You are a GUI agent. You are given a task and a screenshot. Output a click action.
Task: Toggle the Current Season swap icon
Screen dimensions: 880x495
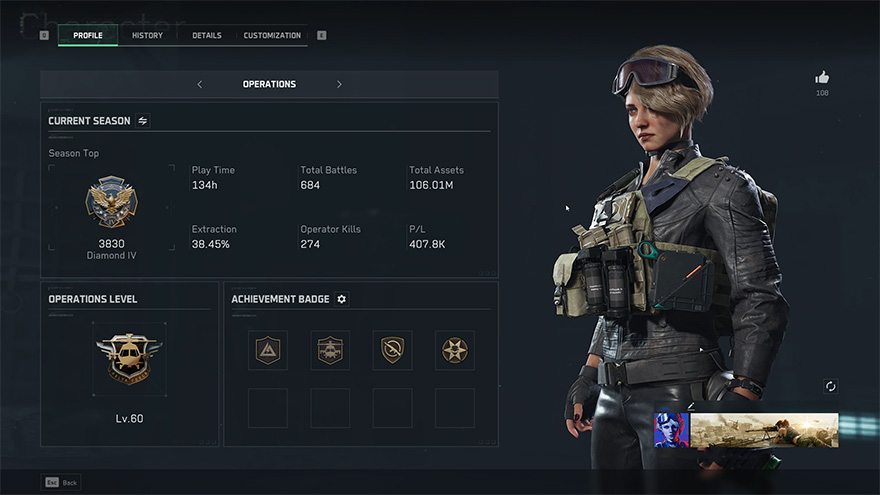pos(143,121)
